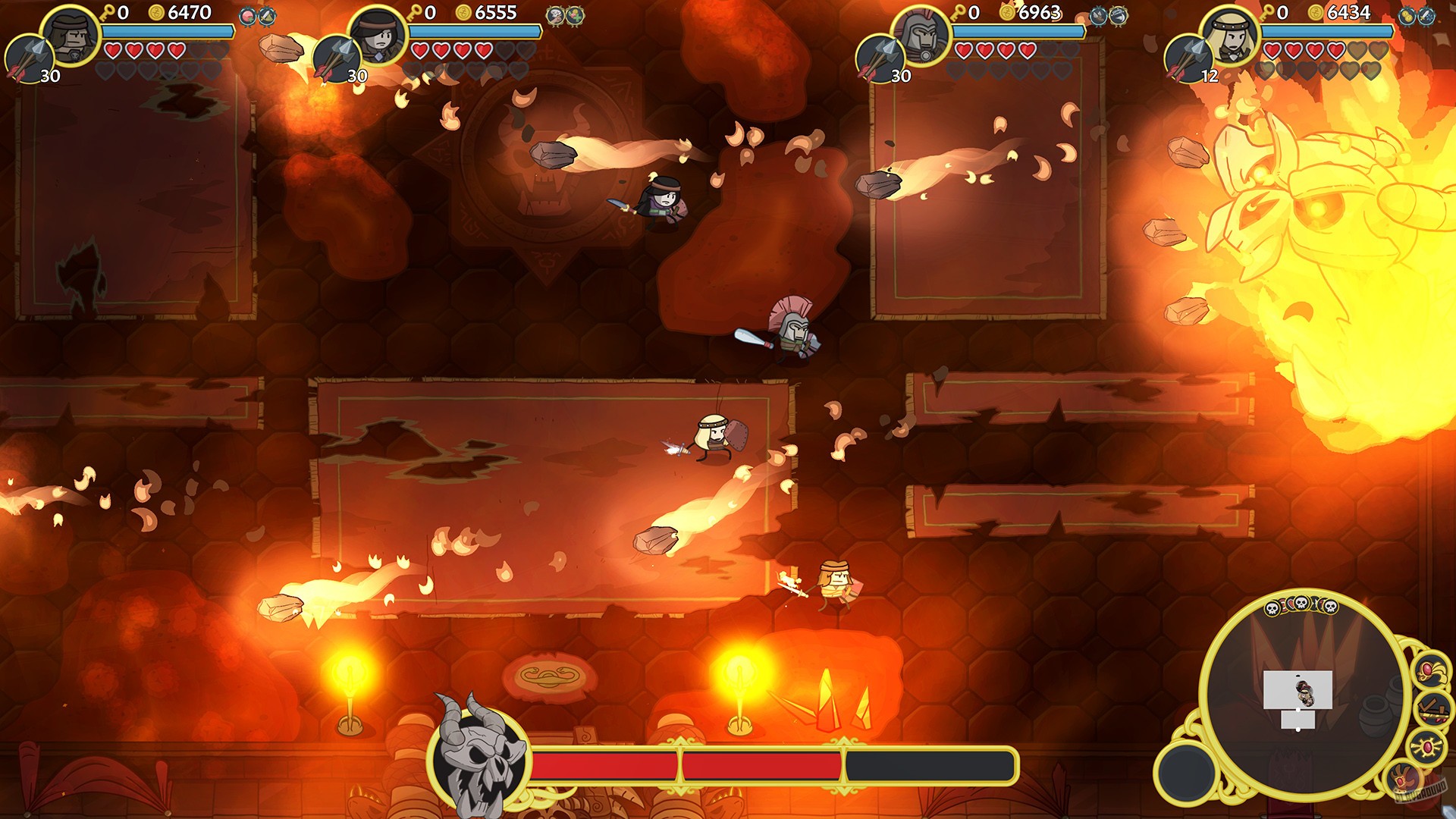The image size is (1456, 819).
Task: Click the winged boots icon beside player three's gold
Action: 1098,16
